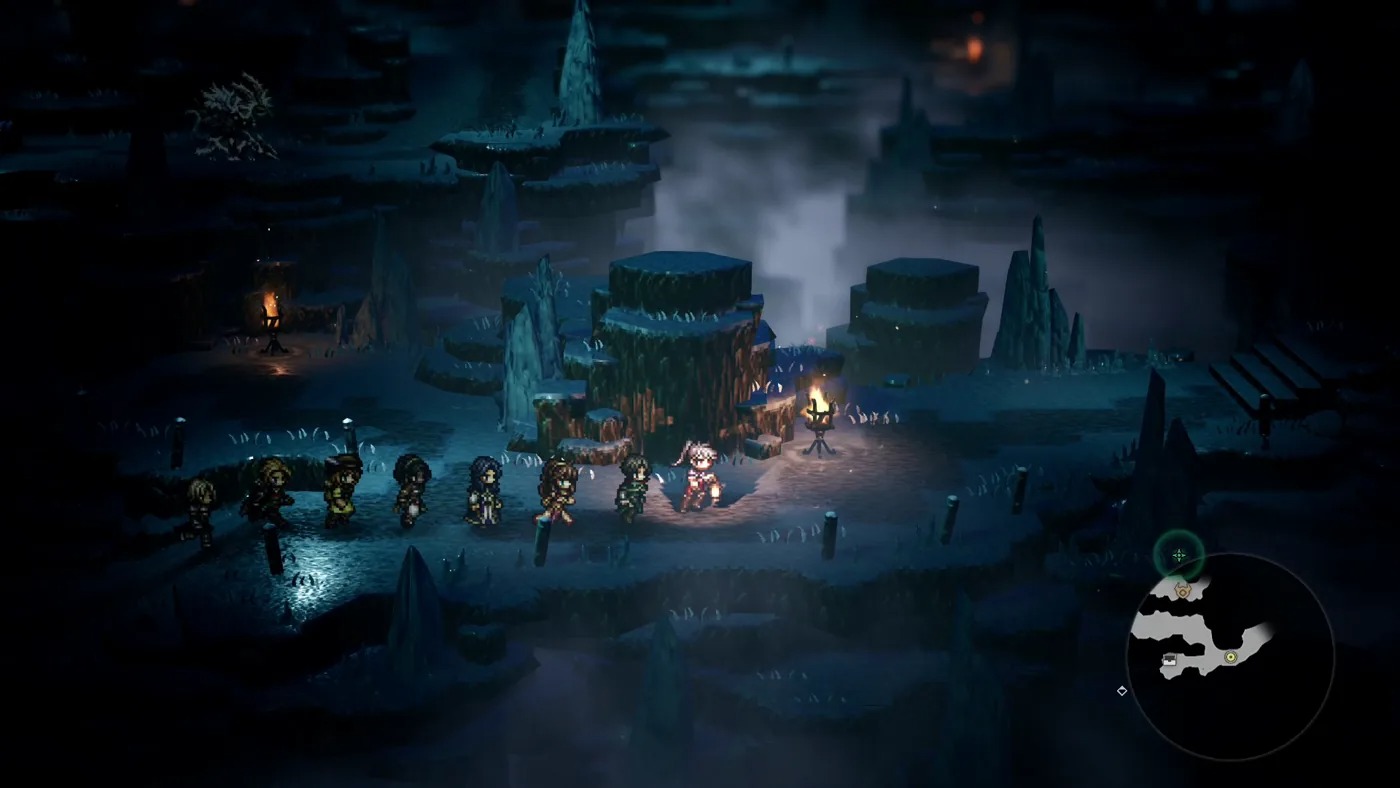Screen dimensions: 1400x788
Task: Click the yellow player position marker
Action: 1231,657
